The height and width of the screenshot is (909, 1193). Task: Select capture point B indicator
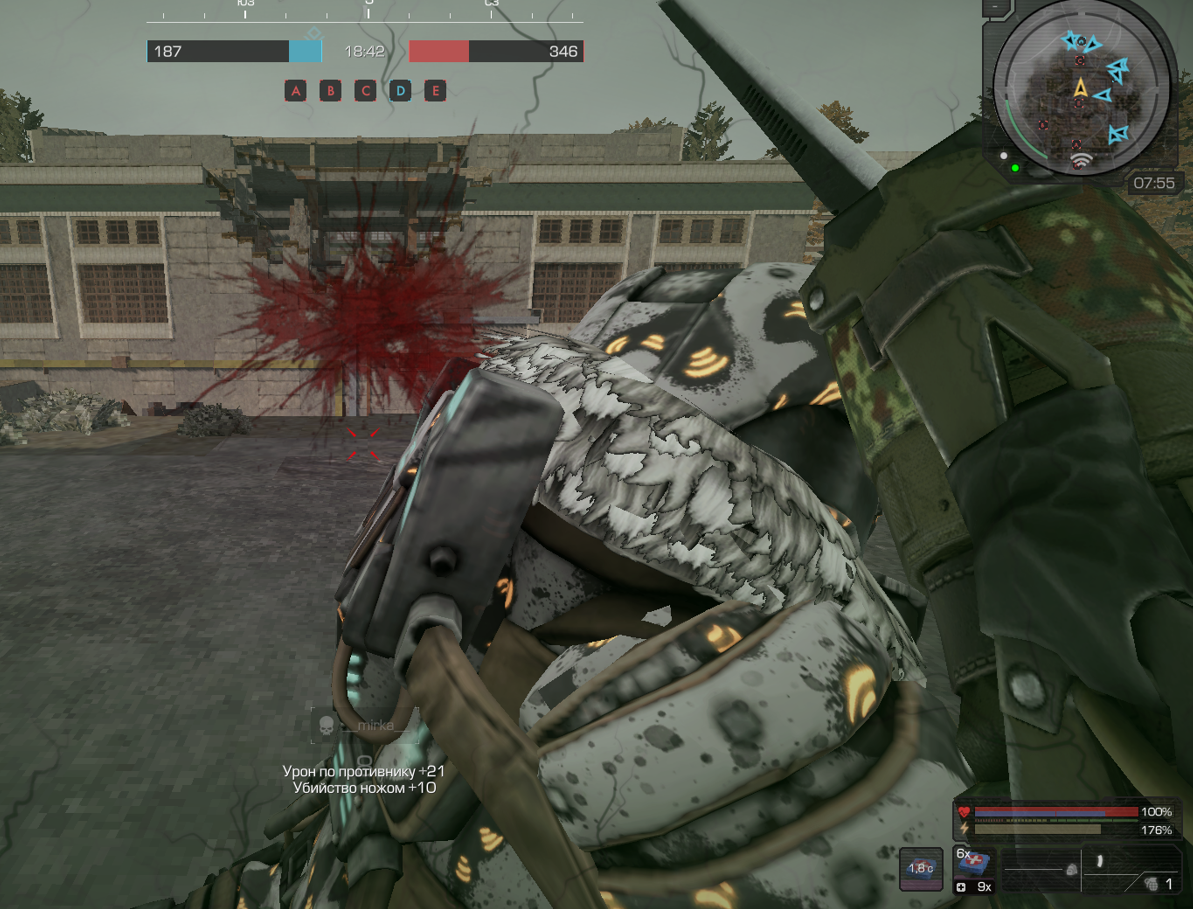point(330,91)
